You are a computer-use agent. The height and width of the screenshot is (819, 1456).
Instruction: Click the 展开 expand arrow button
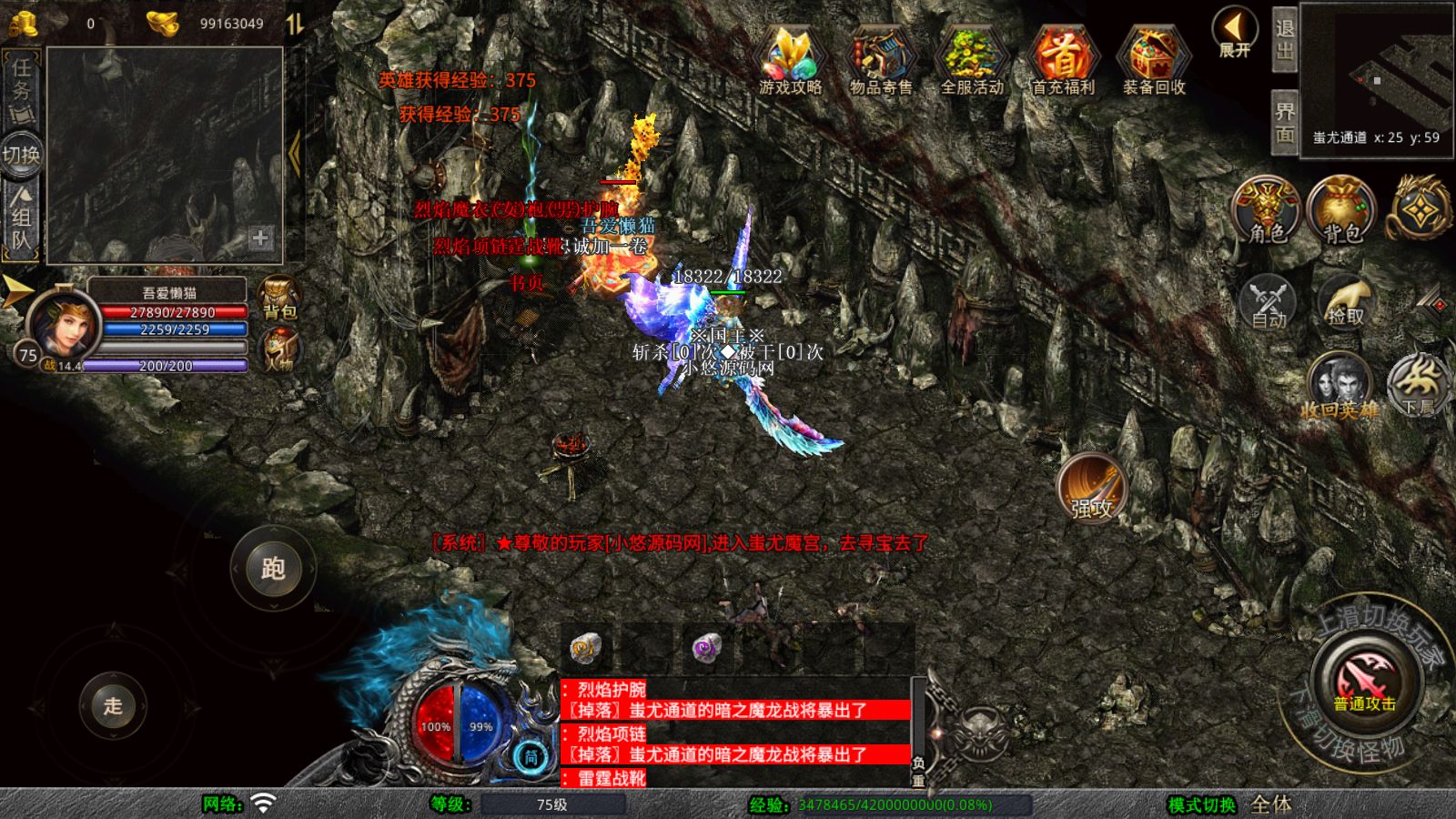point(1235,33)
